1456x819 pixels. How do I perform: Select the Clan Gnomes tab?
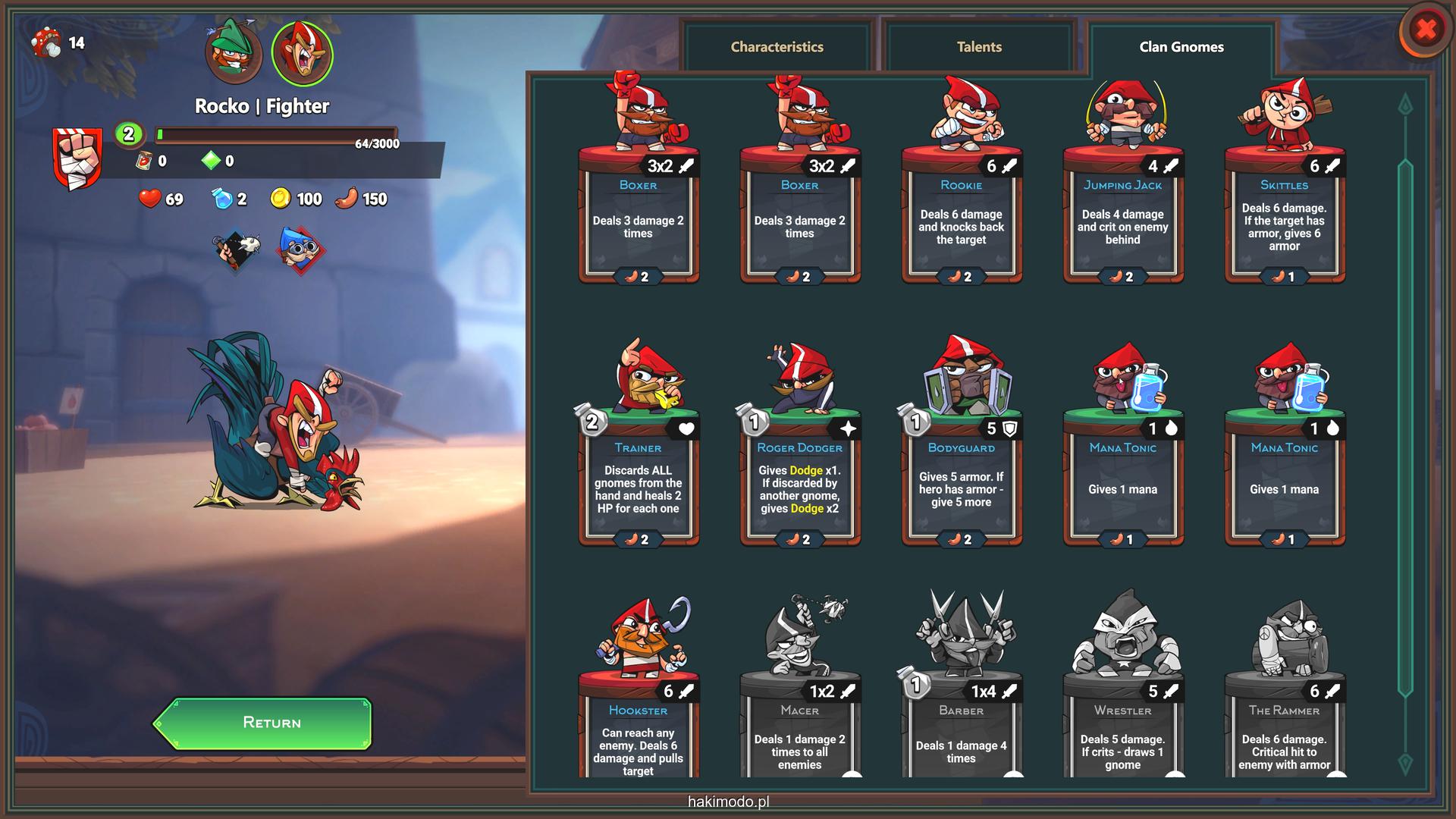1181,47
